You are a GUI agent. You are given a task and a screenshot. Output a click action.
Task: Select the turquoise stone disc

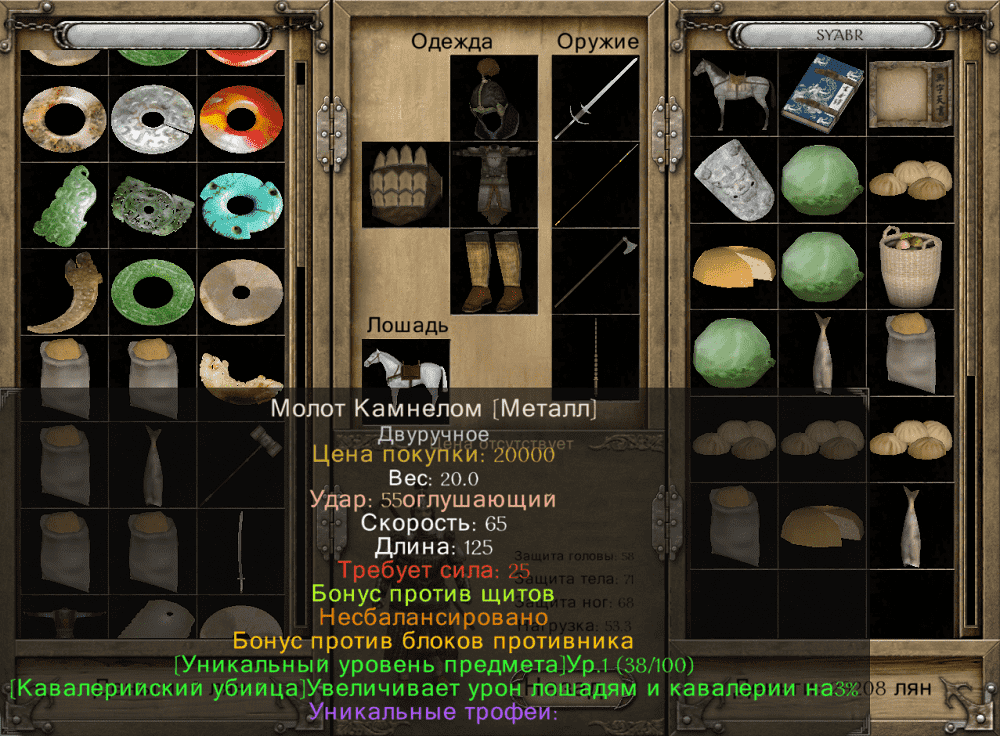pyautogui.click(x=240, y=204)
